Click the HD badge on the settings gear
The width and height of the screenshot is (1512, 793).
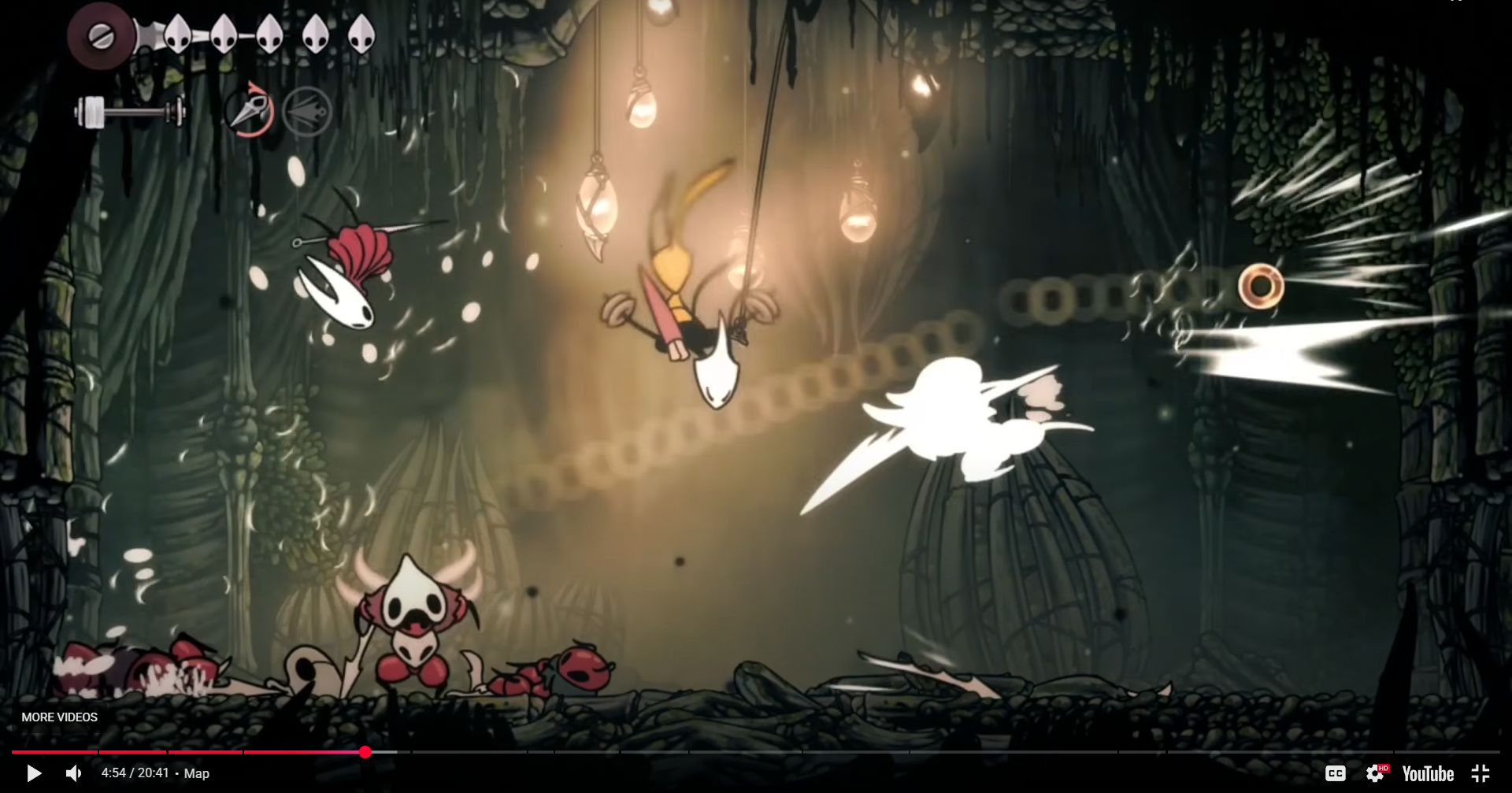coord(1384,767)
